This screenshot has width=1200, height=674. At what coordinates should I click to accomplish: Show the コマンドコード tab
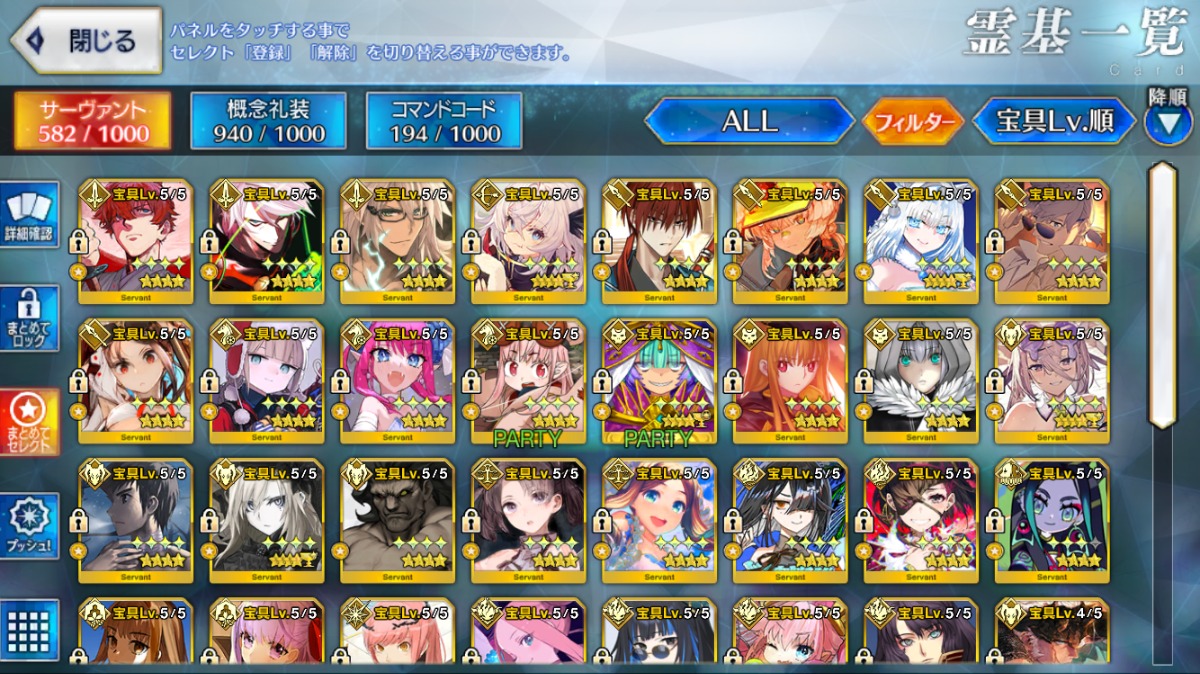pyautogui.click(x=444, y=121)
